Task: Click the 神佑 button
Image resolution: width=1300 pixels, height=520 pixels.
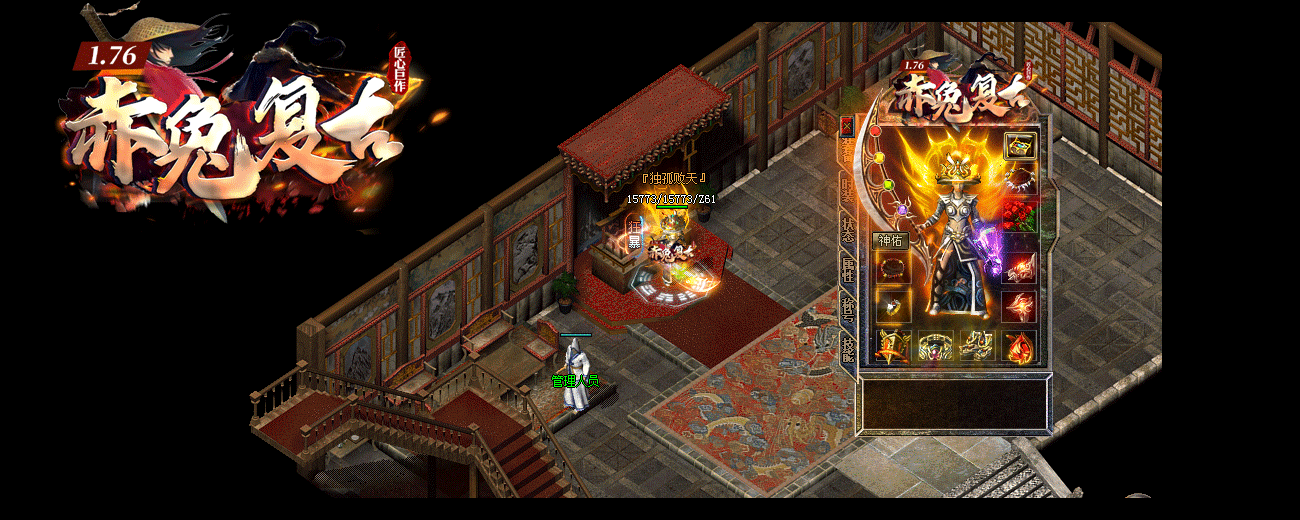Action: point(890,240)
